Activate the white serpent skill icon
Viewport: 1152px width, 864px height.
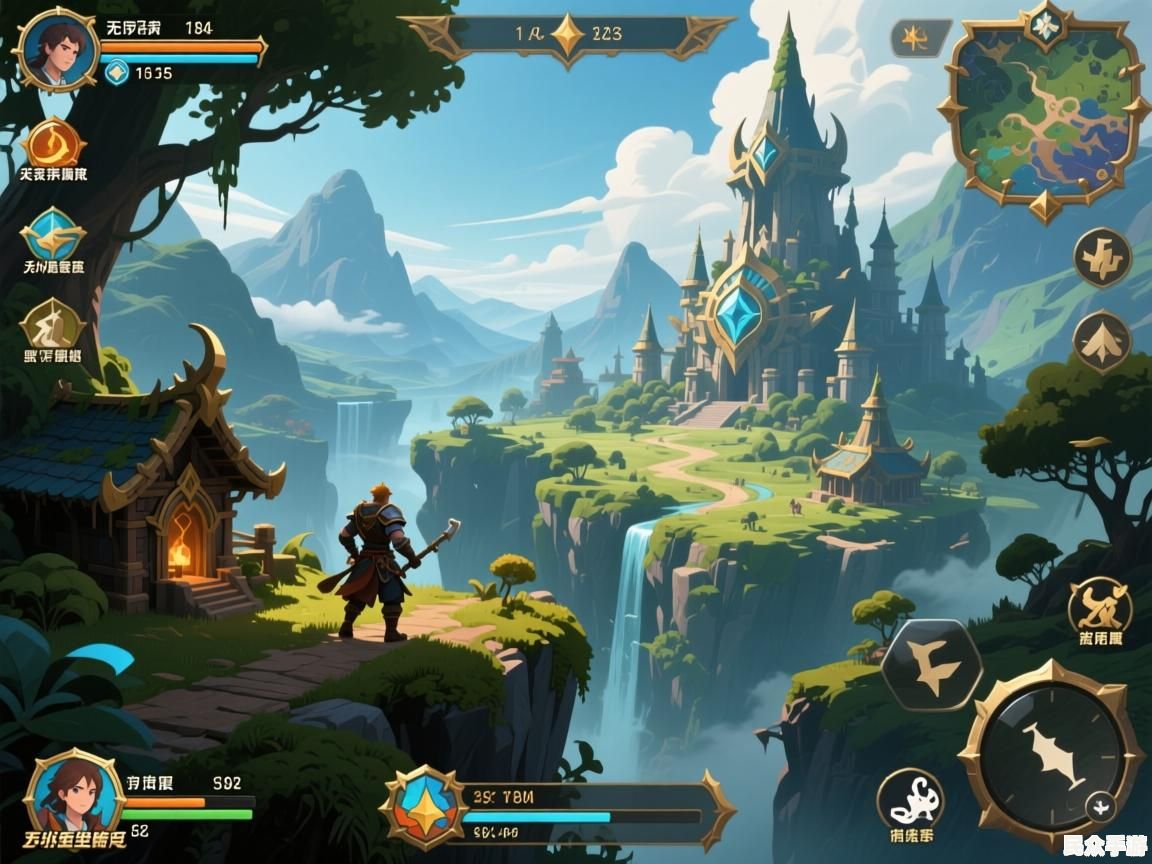tap(910, 799)
